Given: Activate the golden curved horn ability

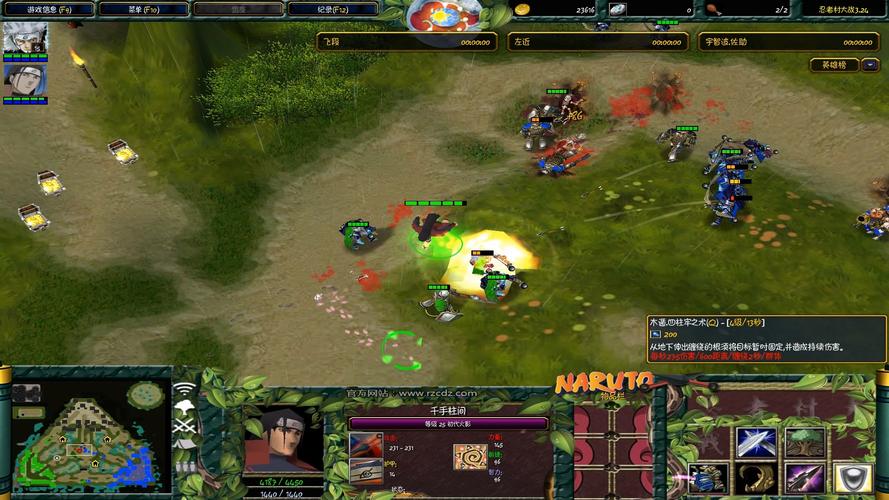Looking at the screenshot, I should [755, 478].
